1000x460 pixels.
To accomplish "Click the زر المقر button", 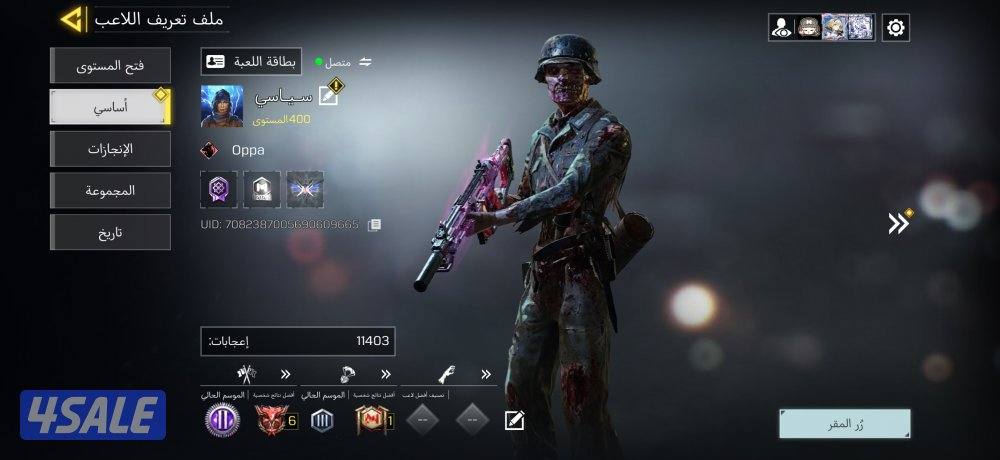I will (845, 424).
